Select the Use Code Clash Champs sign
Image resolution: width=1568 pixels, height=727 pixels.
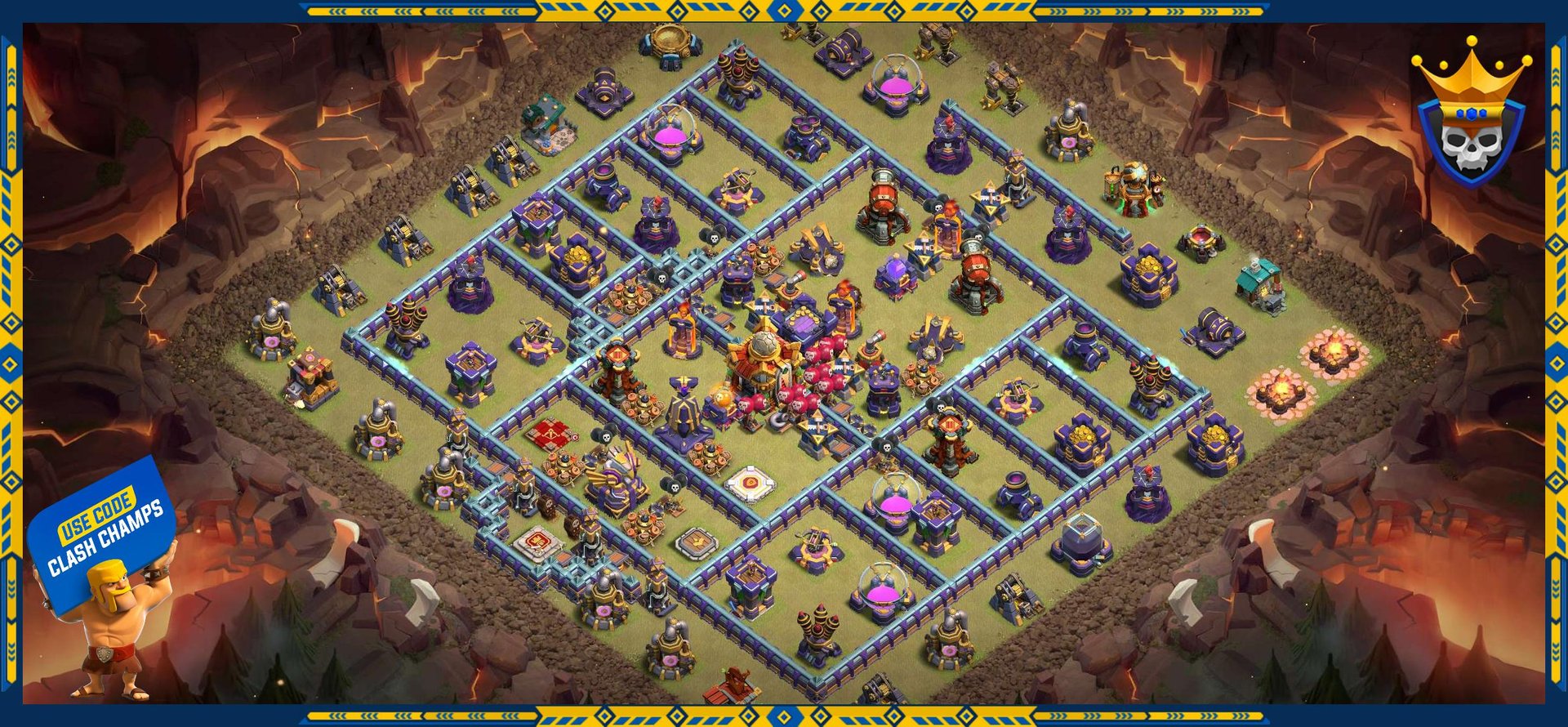click(x=104, y=529)
